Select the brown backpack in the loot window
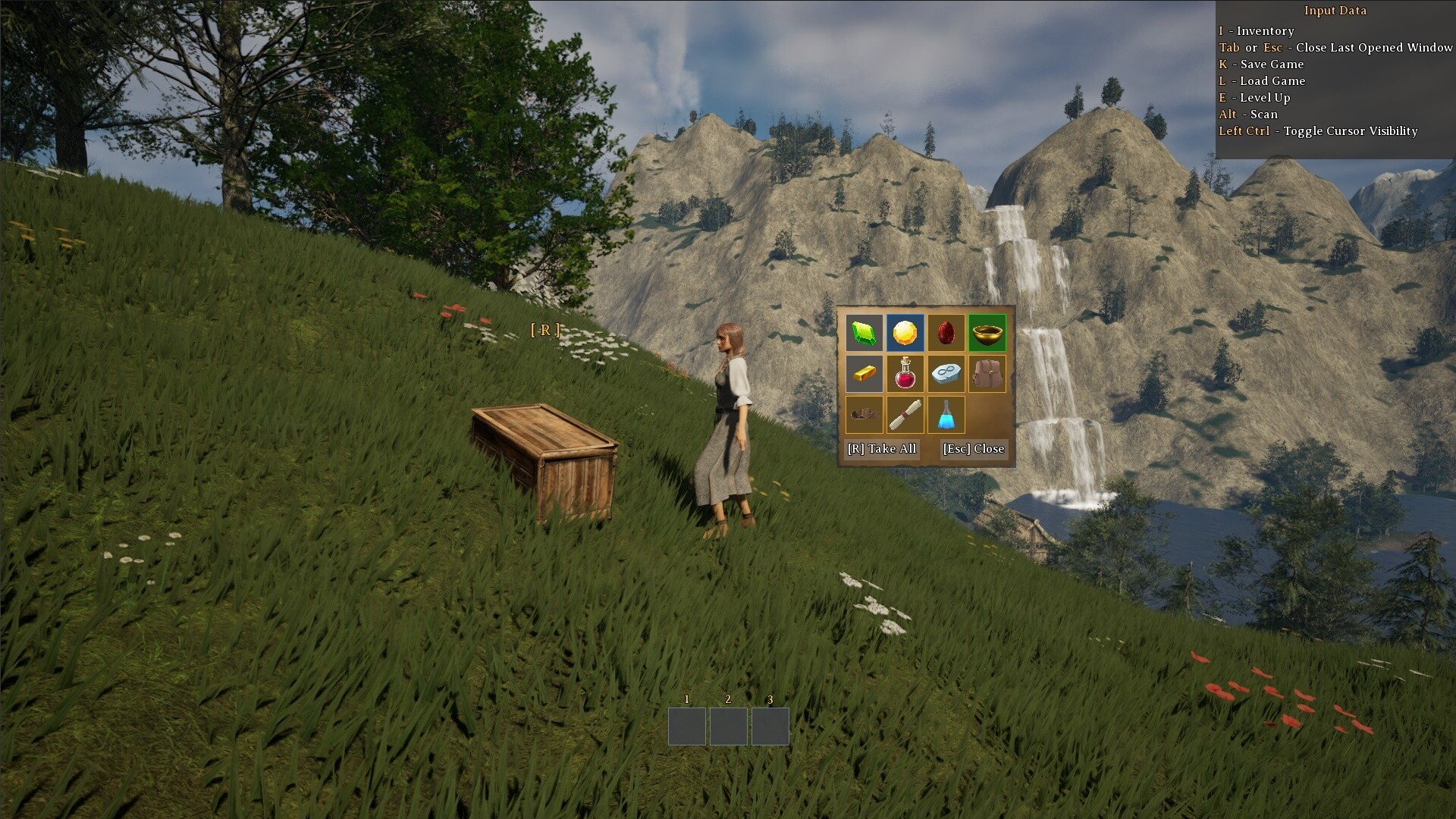Image resolution: width=1456 pixels, height=819 pixels. [x=987, y=373]
